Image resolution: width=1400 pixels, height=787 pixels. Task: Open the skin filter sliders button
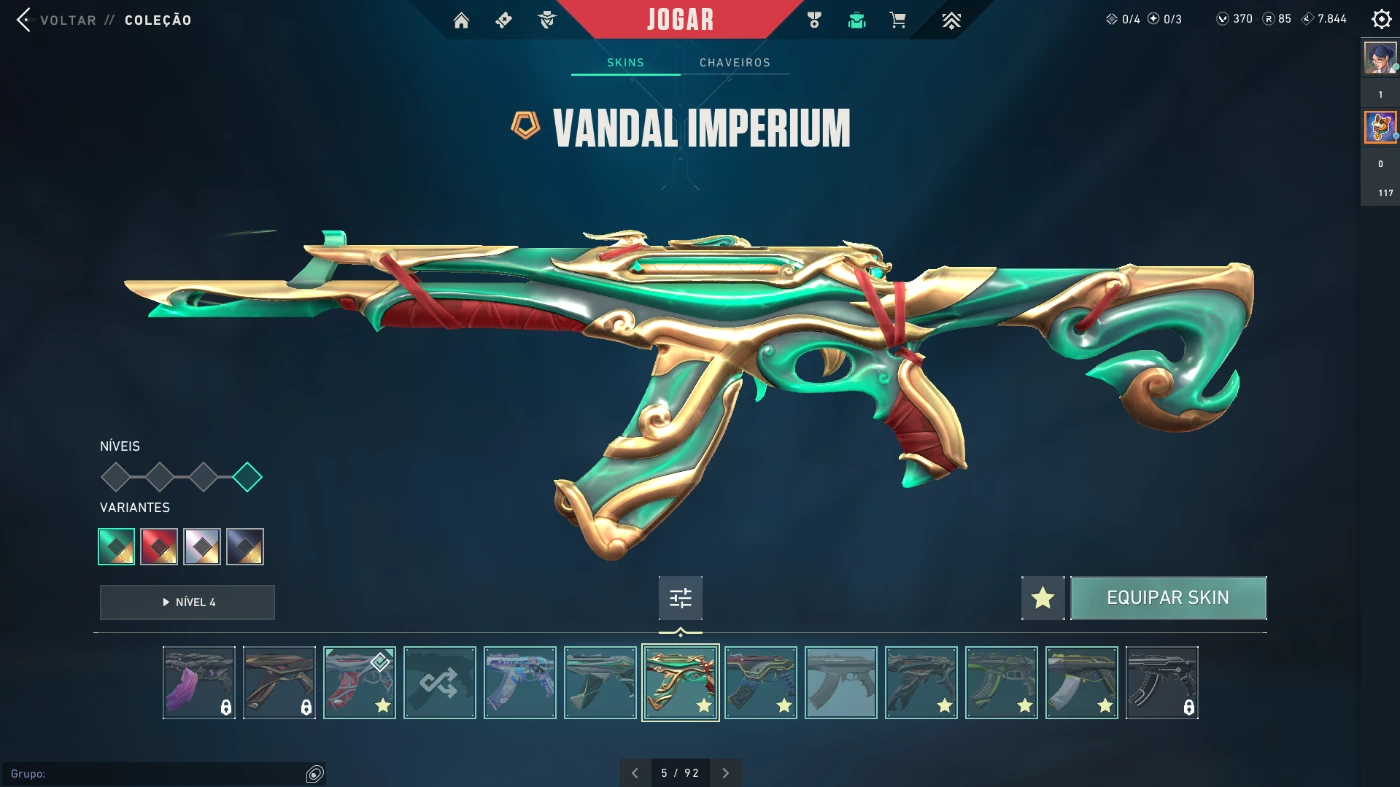(x=681, y=598)
